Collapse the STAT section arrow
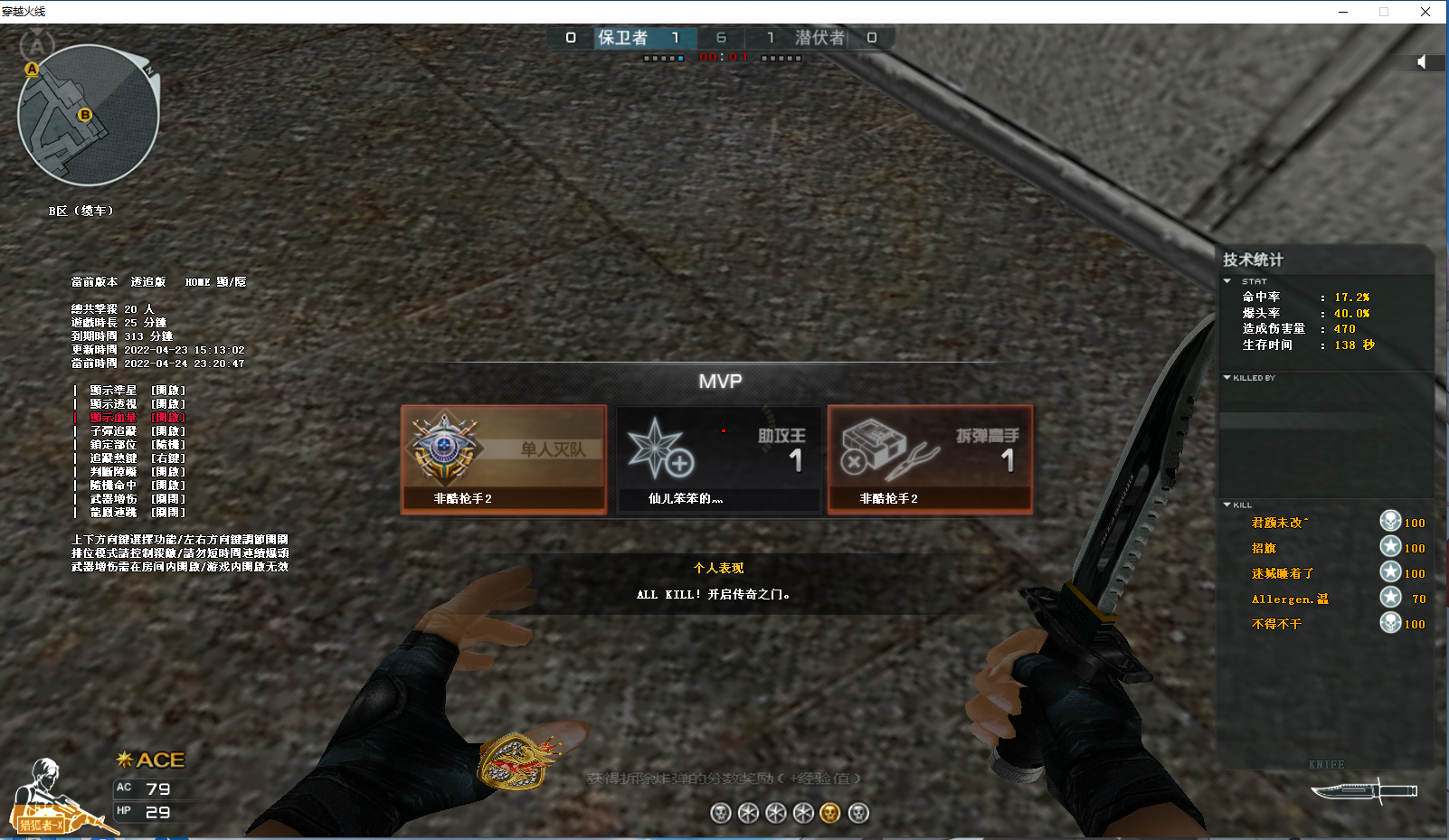The height and width of the screenshot is (840, 1449). click(1227, 281)
